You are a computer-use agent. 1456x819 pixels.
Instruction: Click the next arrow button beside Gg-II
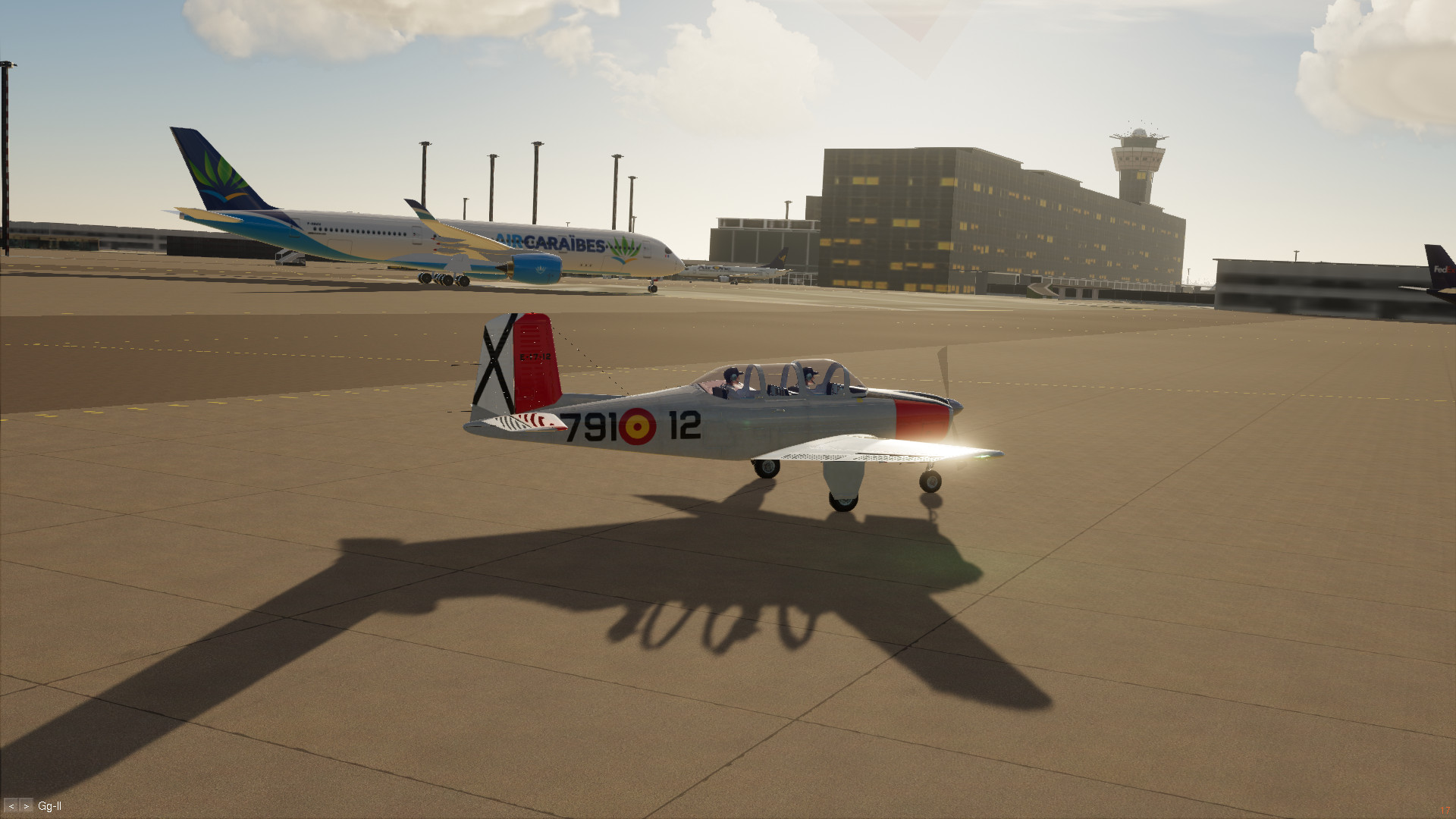pyautogui.click(x=27, y=806)
